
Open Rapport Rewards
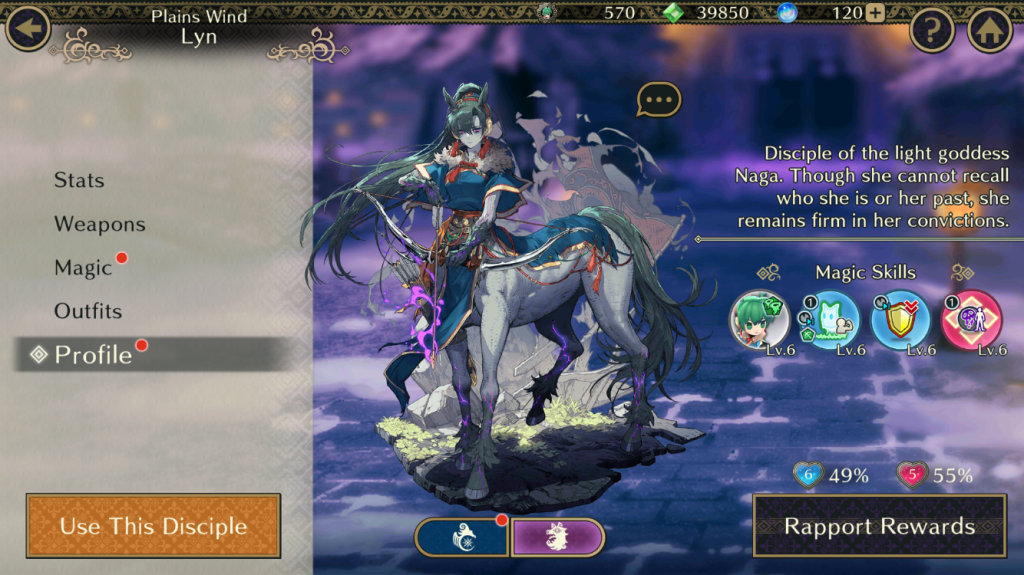coord(879,526)
